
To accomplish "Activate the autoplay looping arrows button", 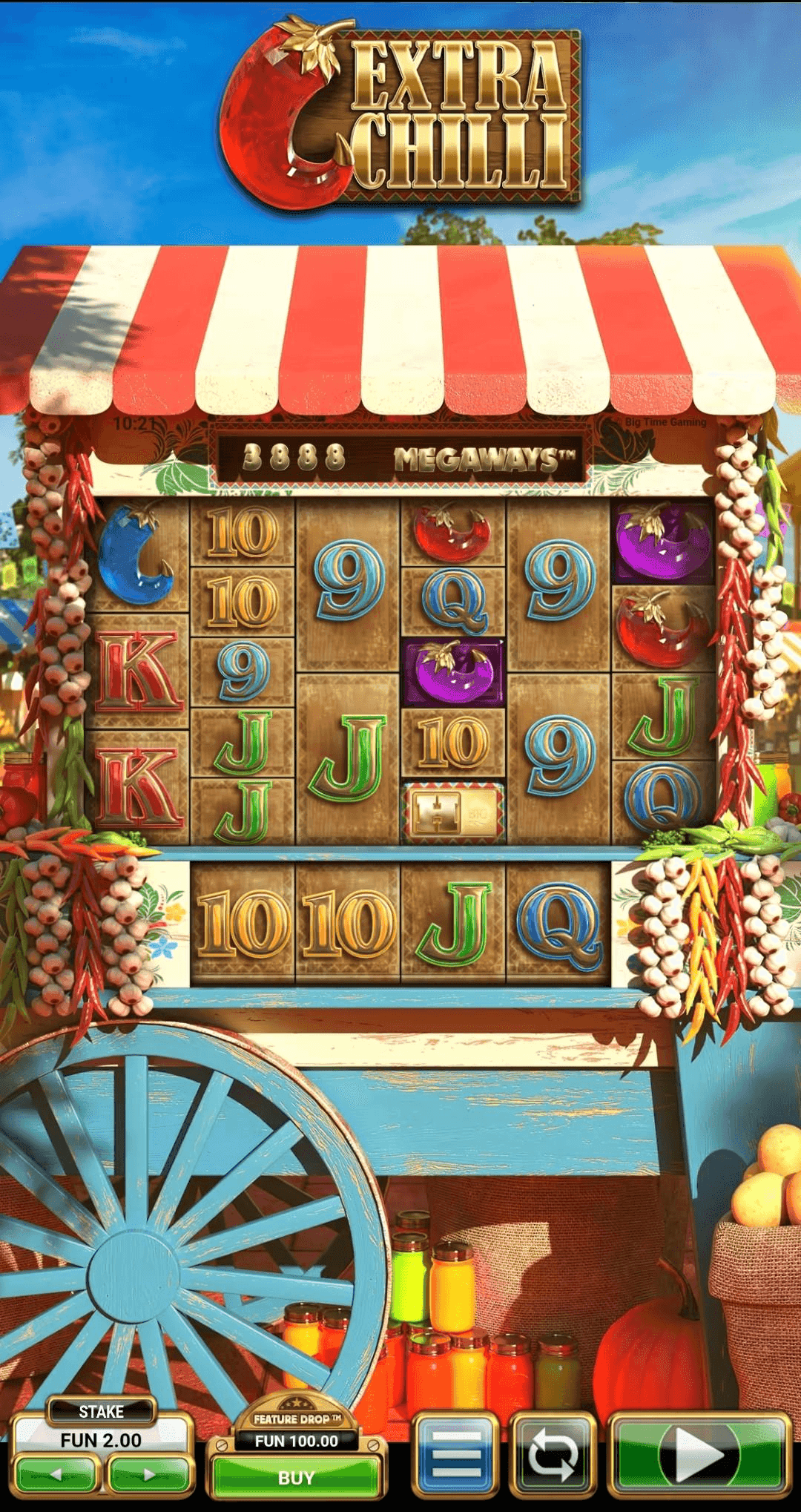I will point(553,1455).
